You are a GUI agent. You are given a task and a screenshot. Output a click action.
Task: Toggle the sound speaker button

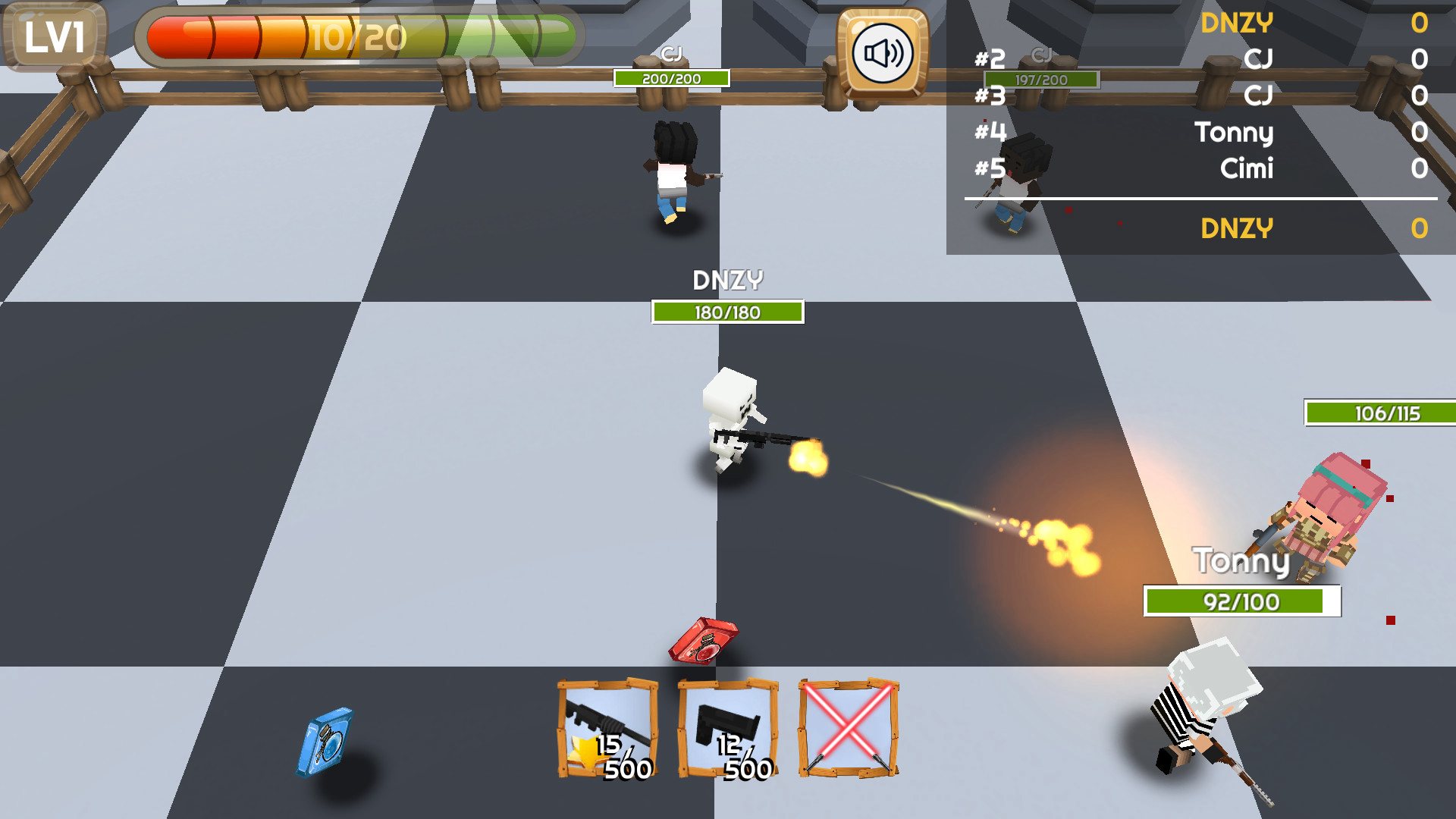882,54
